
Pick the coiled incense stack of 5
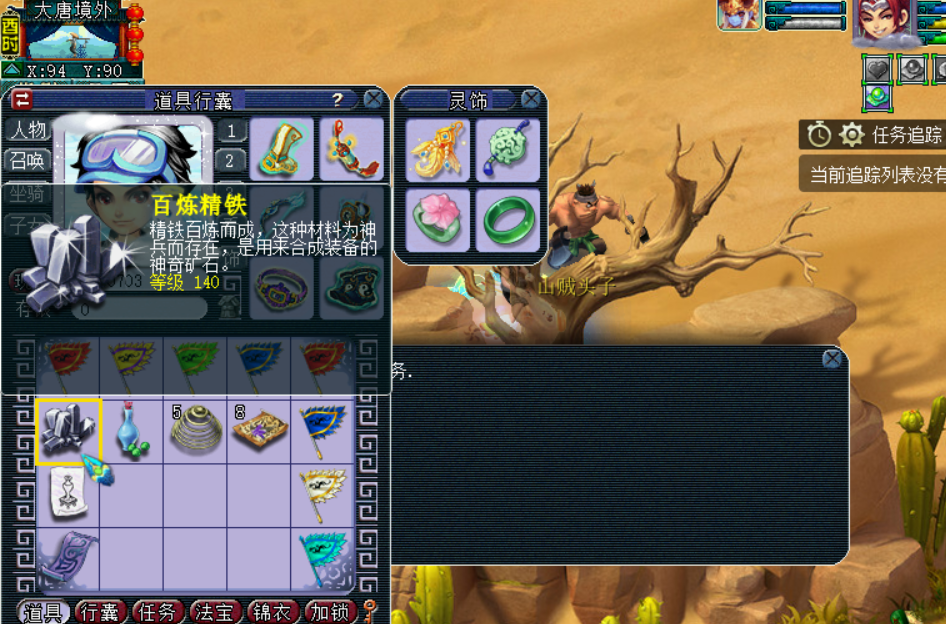point(195,432)
